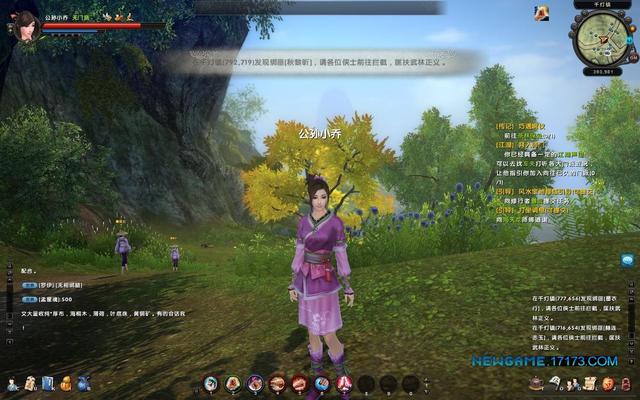
Task: Select the character figure icon in bottom-left corner
Action: 12,383
